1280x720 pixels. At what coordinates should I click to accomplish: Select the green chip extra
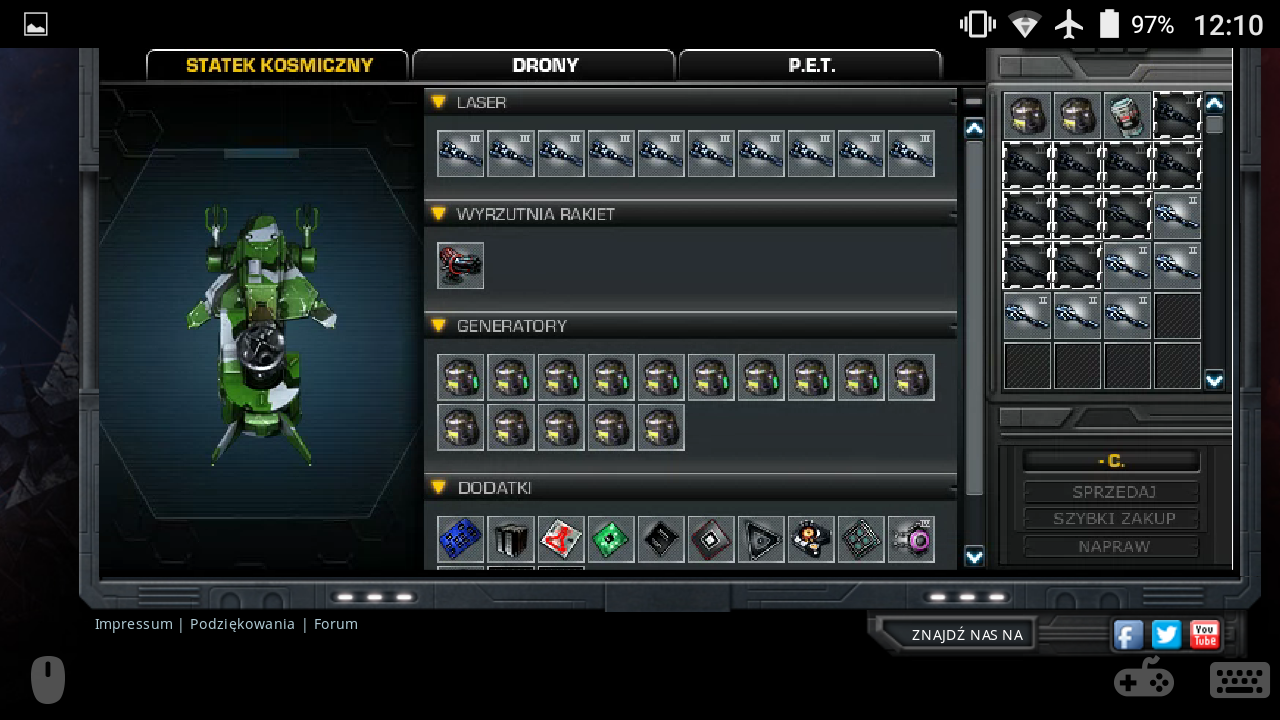click(x=611, y=539)
